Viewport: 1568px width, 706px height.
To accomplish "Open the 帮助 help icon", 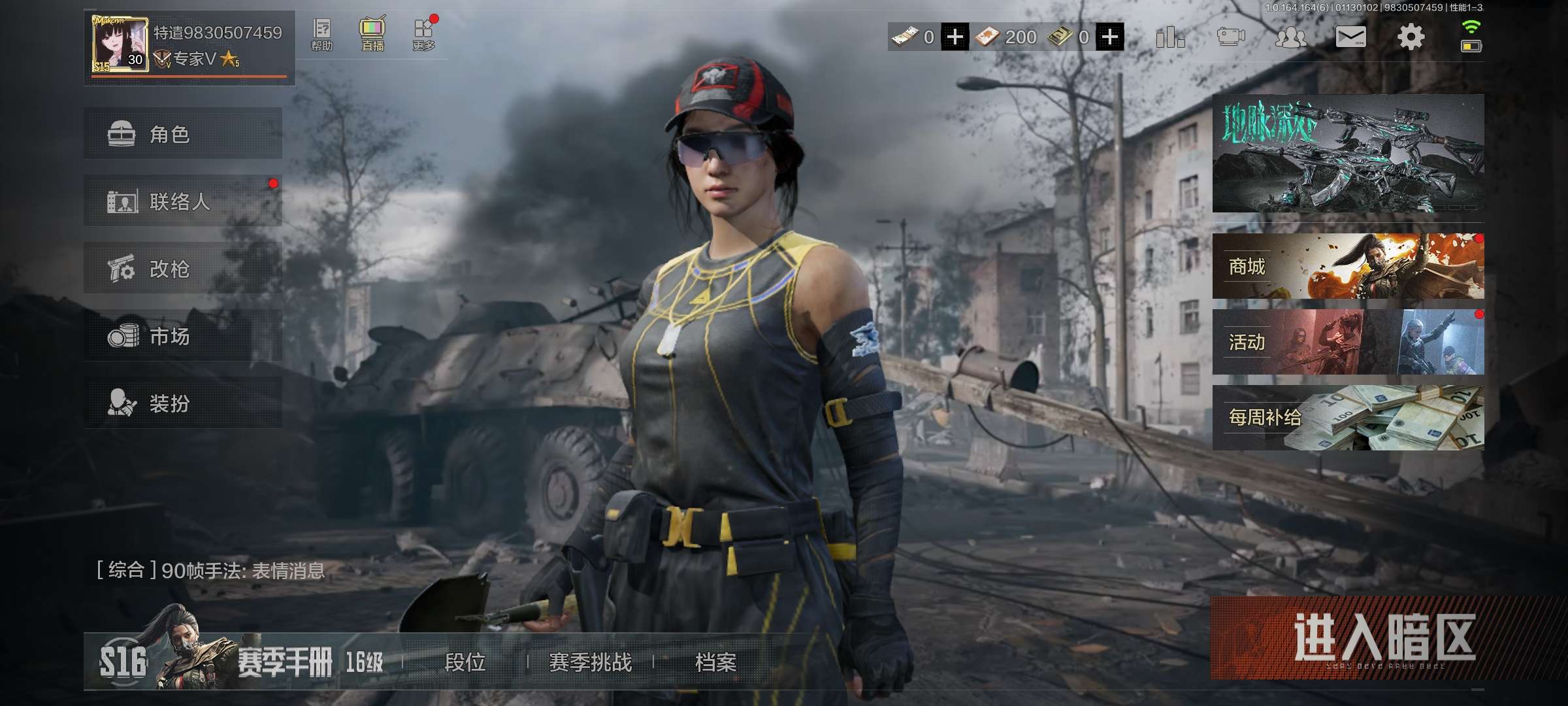I will pyautogui.click(x=321, y=35).
